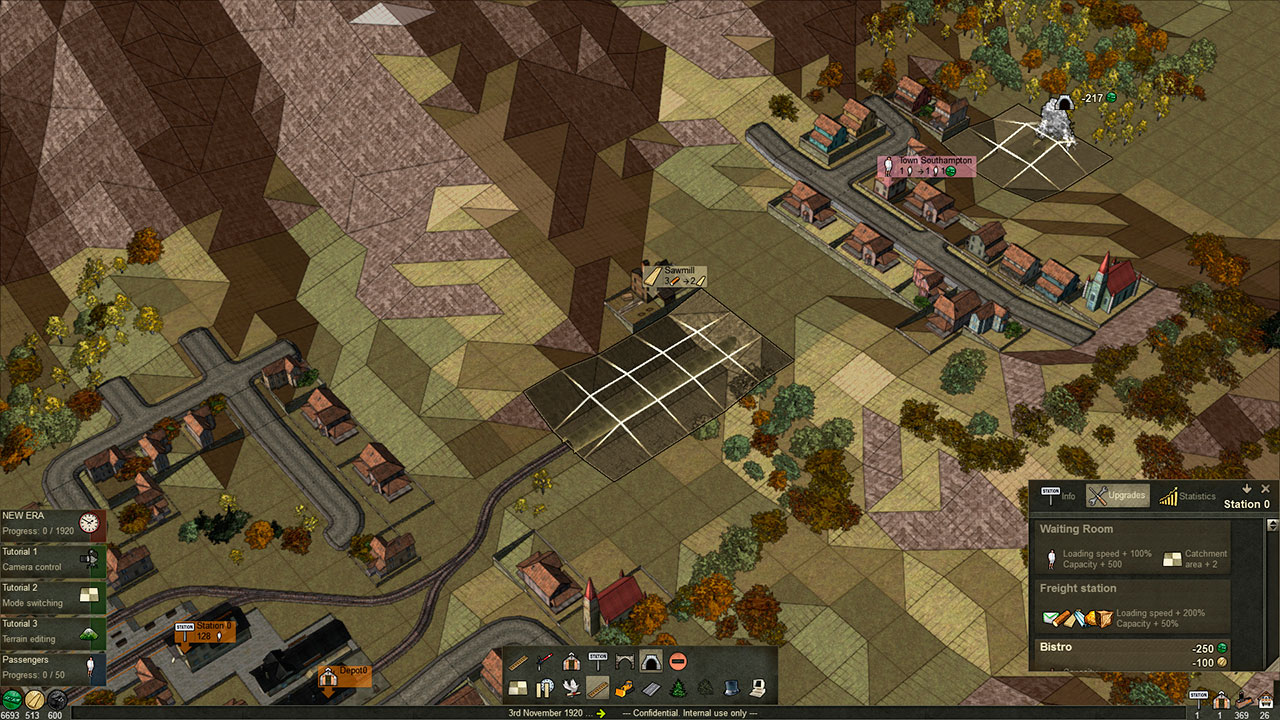Image resolution: width=1280 pixels, height=720 pixels.
Task: Activate the bulldozer tool
Action: tap(624, 687)
